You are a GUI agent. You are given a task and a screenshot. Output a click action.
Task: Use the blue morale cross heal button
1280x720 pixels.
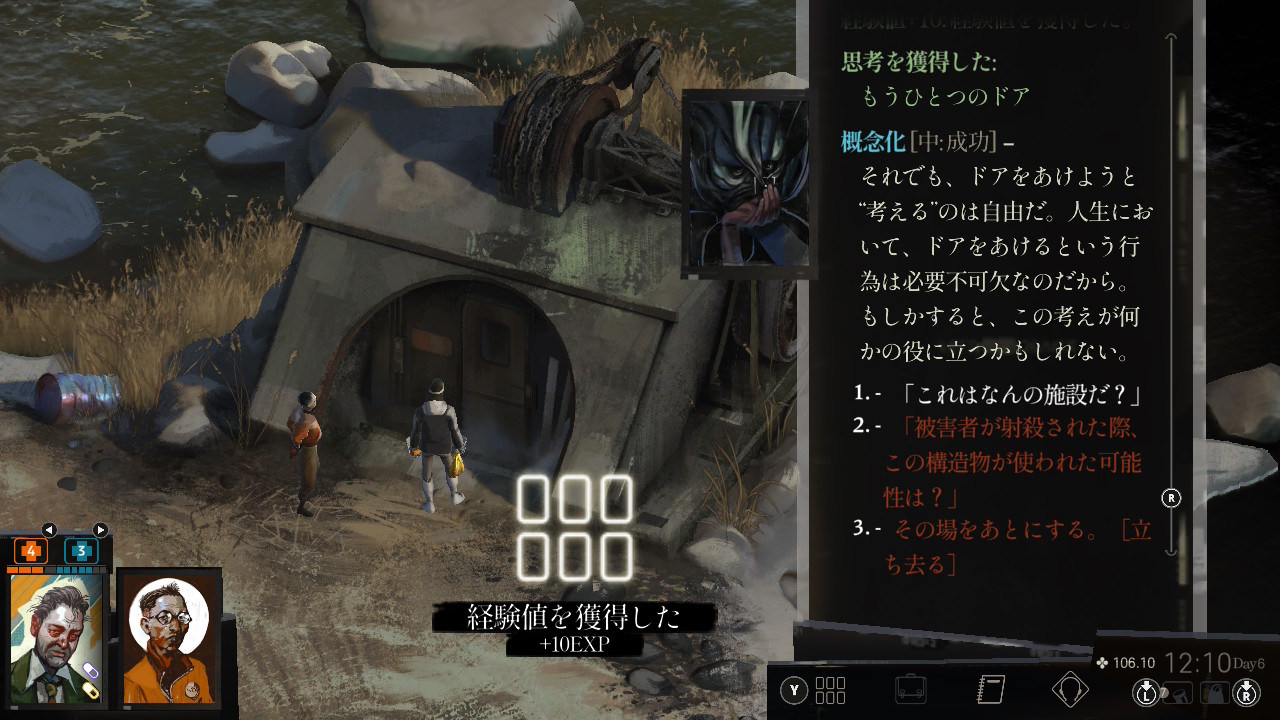point(81,551)
